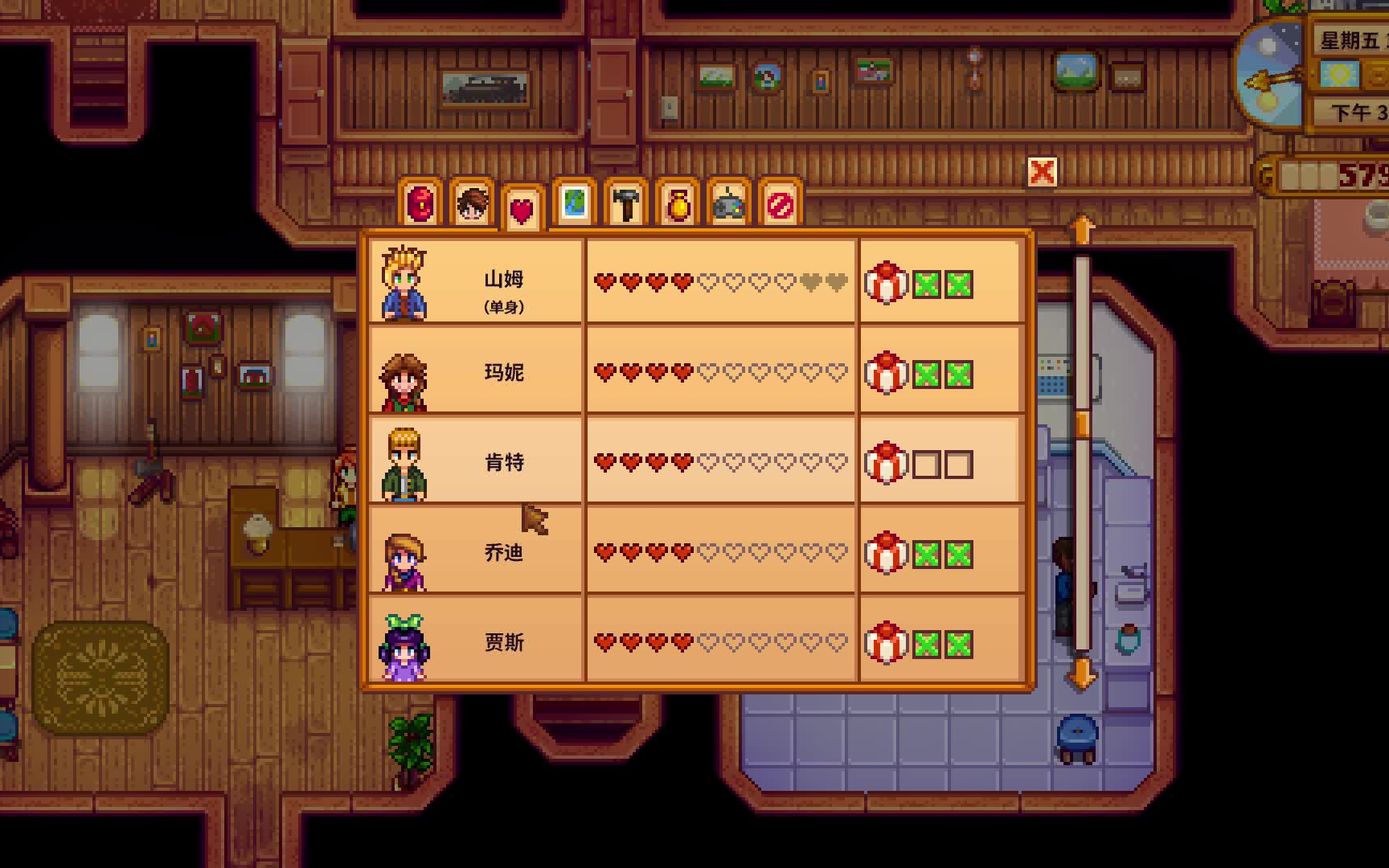Switch to the skills character tab
1389x868 pixels.
click(472, 205)
